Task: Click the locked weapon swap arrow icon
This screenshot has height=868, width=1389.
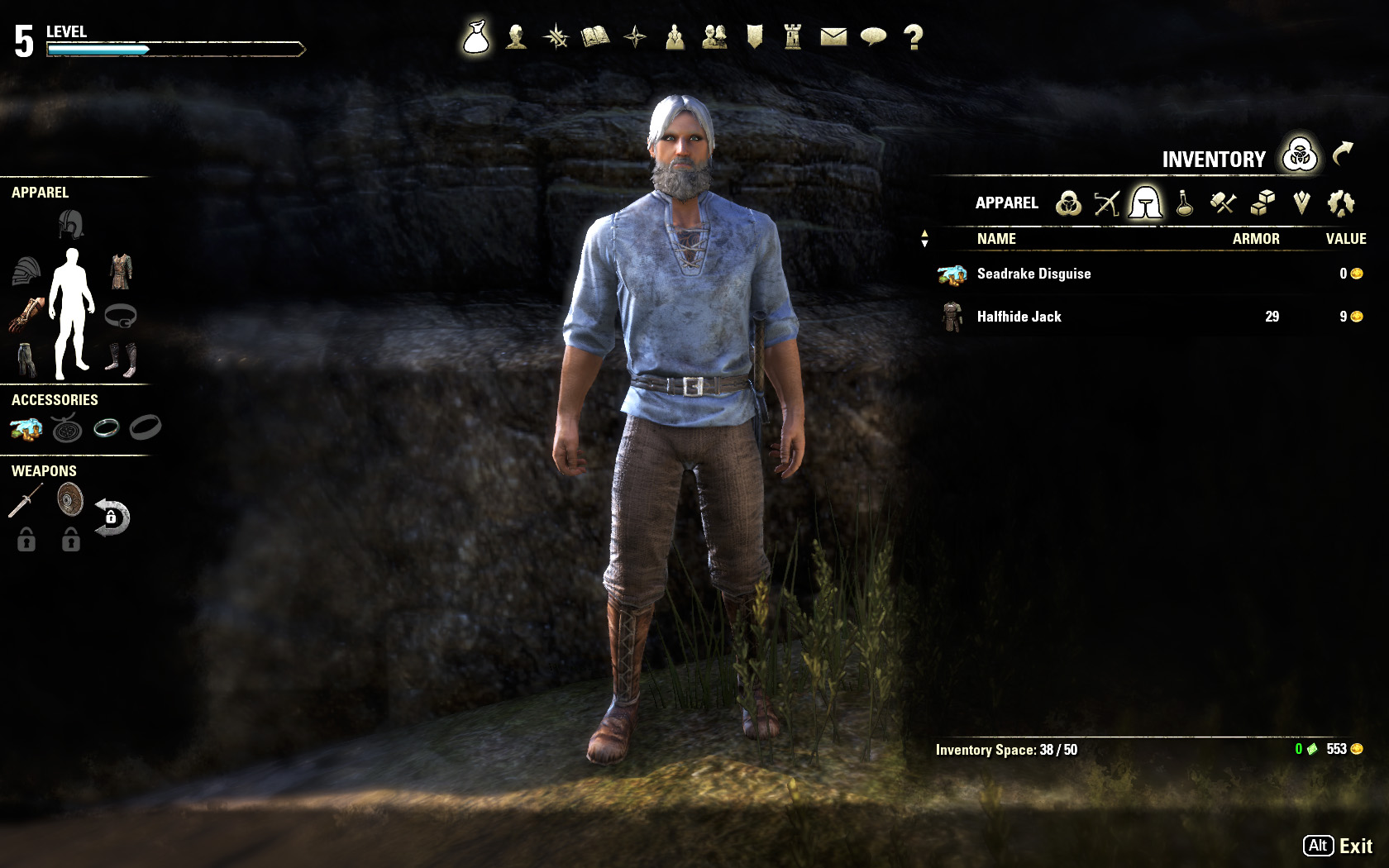Action: click(112, 517)
